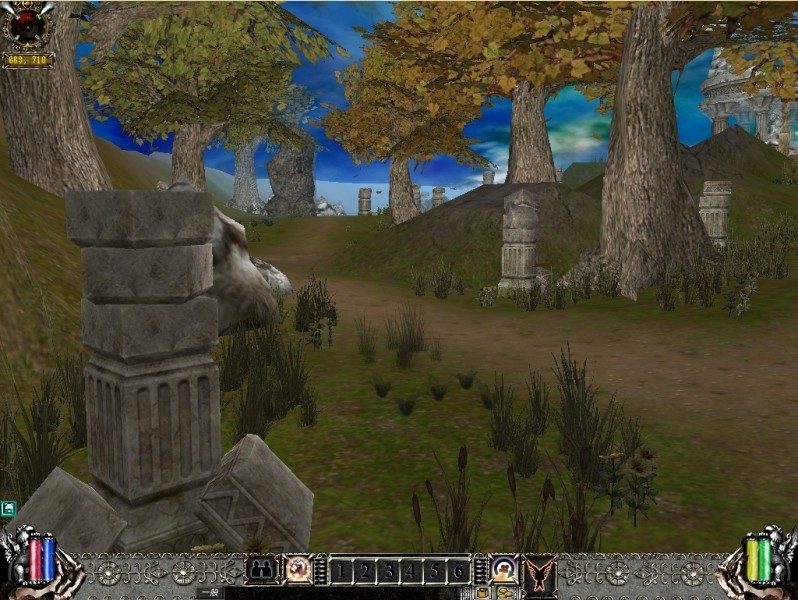
Task: Click the round compass in the corner
Action: [27, 26]
